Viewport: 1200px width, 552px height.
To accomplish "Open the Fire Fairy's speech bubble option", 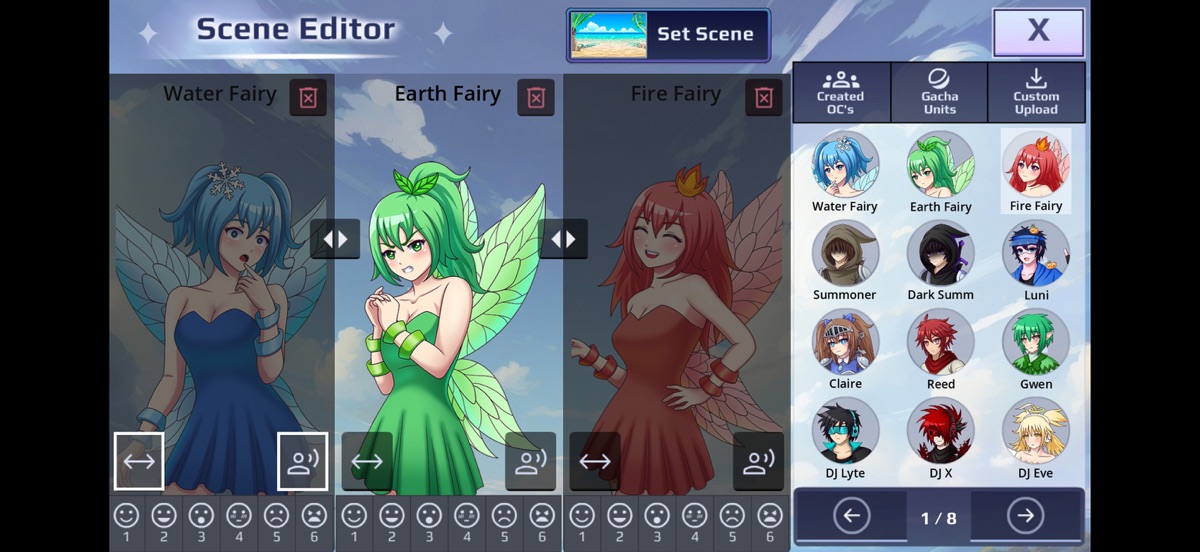I will 758,461.
